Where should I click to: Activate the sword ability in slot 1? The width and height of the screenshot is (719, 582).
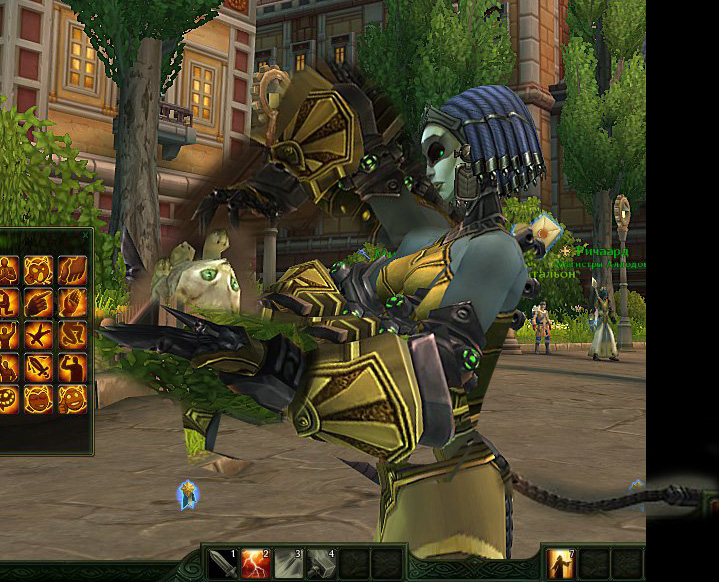pos(223,565)
